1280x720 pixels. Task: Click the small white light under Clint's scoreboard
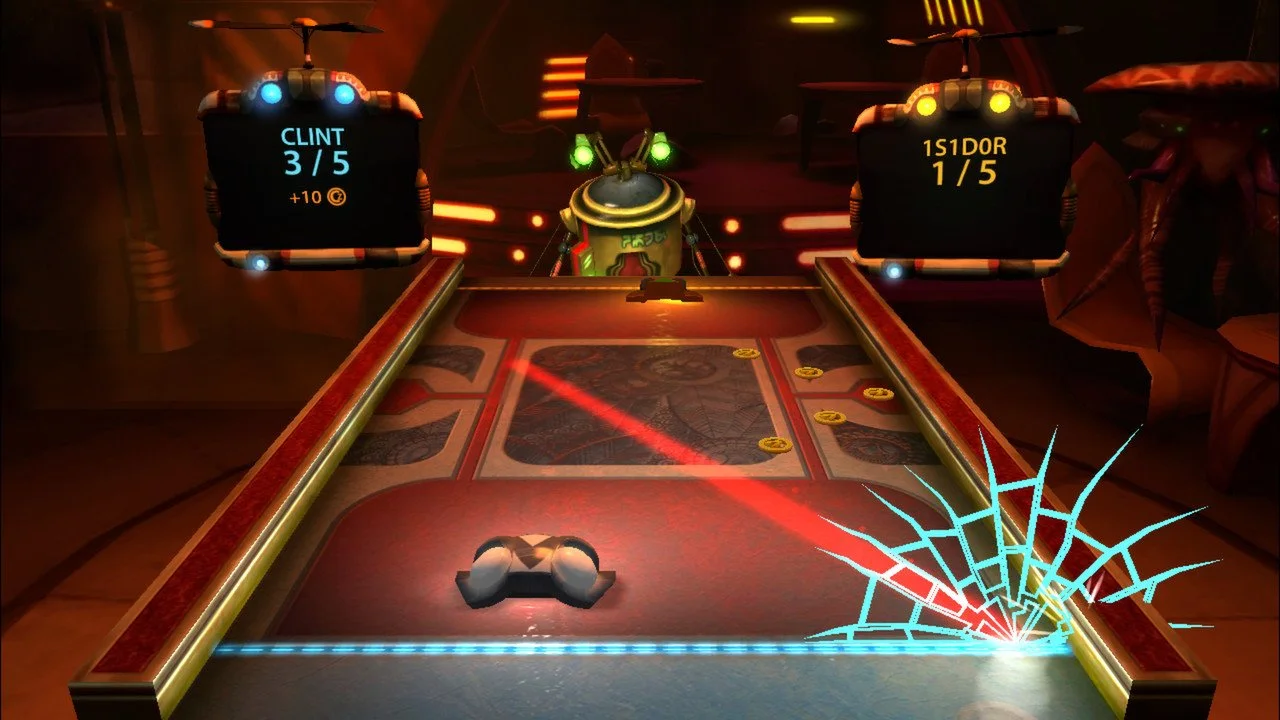[259, 262]
